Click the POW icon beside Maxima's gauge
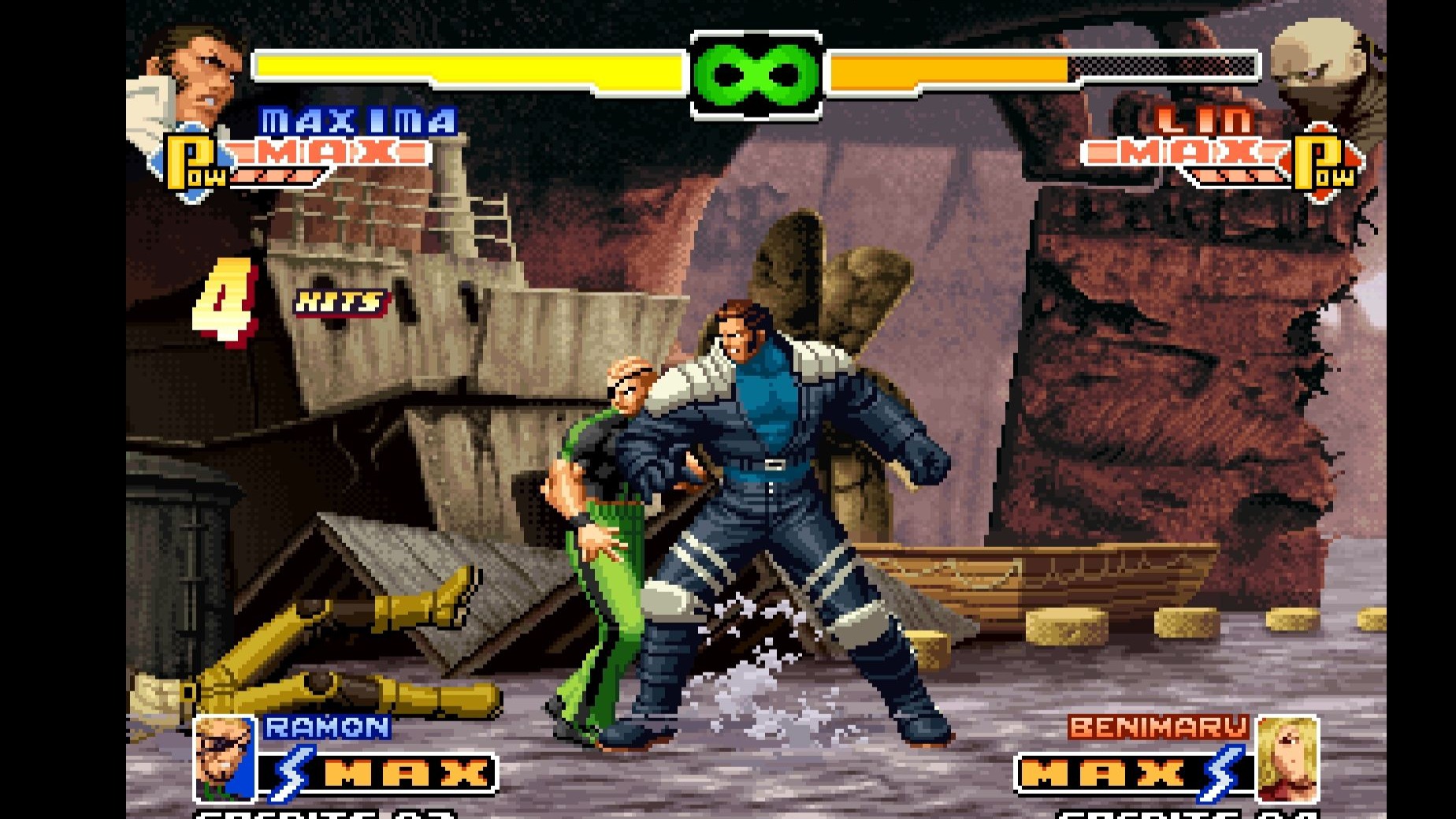The height and width of the screenshot is (819, 1456). [194, 164]
